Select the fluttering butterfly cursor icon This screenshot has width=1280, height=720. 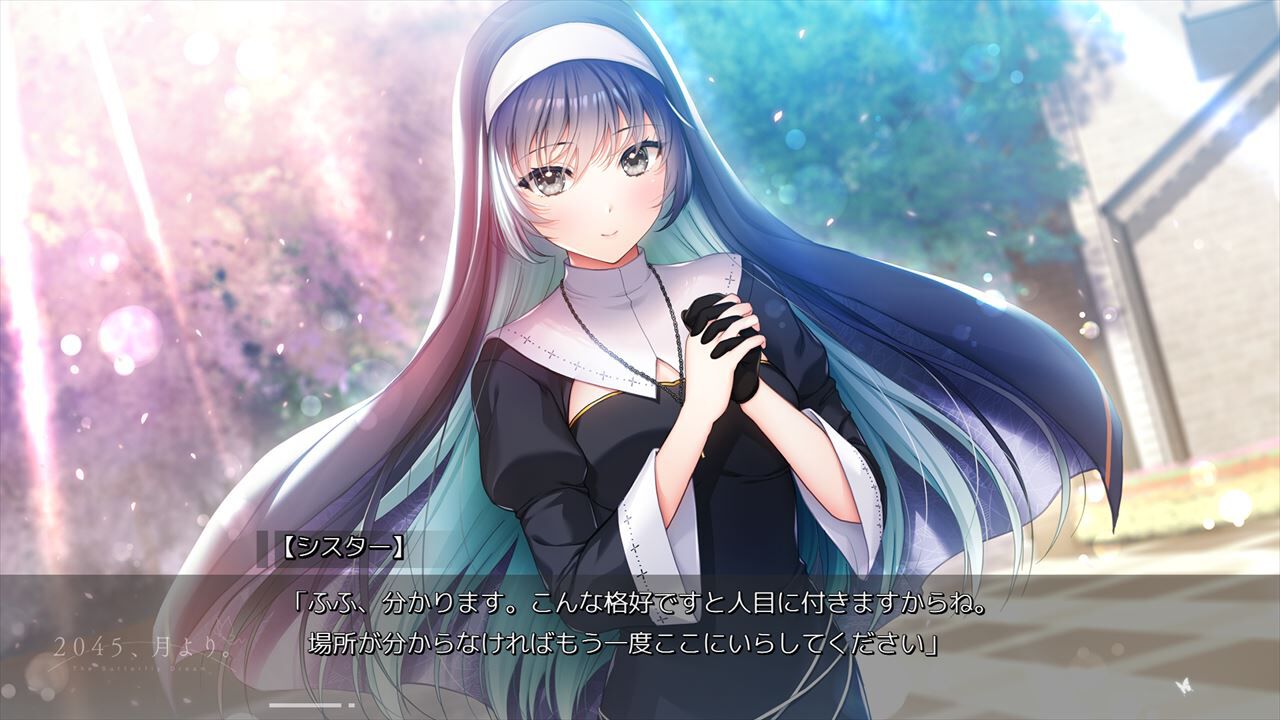click(x=1185, y=687)
